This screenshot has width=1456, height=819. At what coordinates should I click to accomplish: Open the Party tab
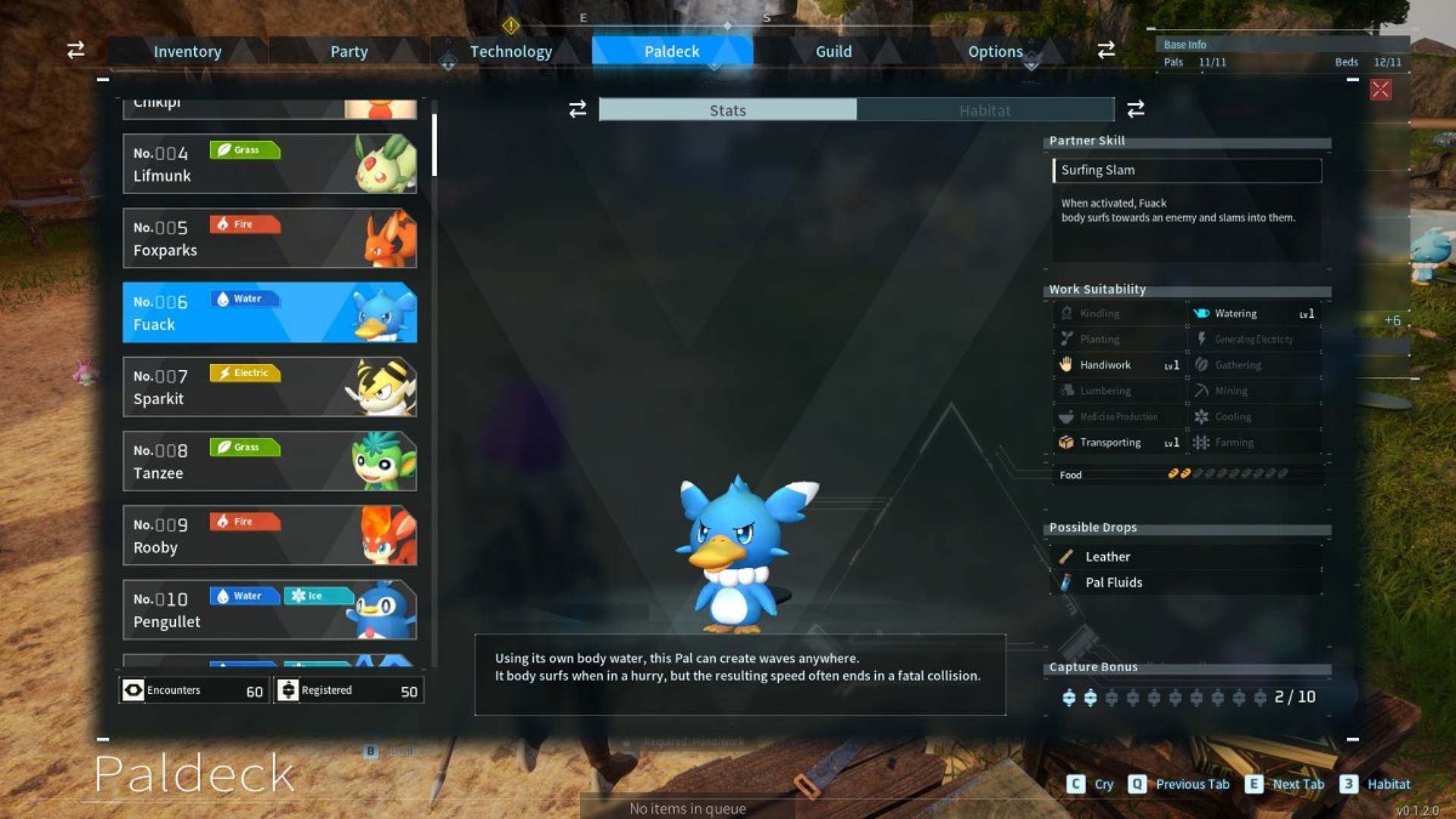click(348, 51)
